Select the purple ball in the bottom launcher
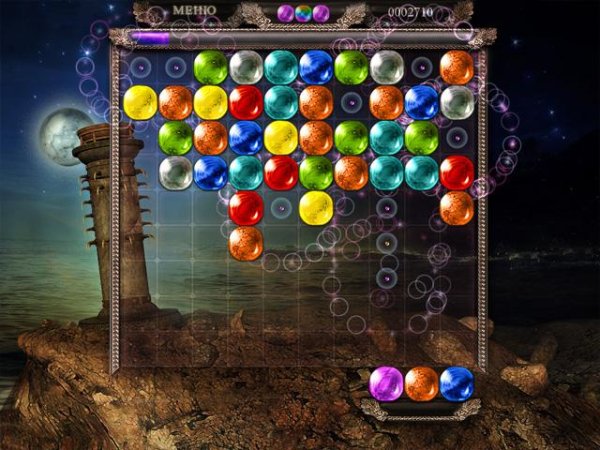The image size is (600, 450). [x=386, y=383]
